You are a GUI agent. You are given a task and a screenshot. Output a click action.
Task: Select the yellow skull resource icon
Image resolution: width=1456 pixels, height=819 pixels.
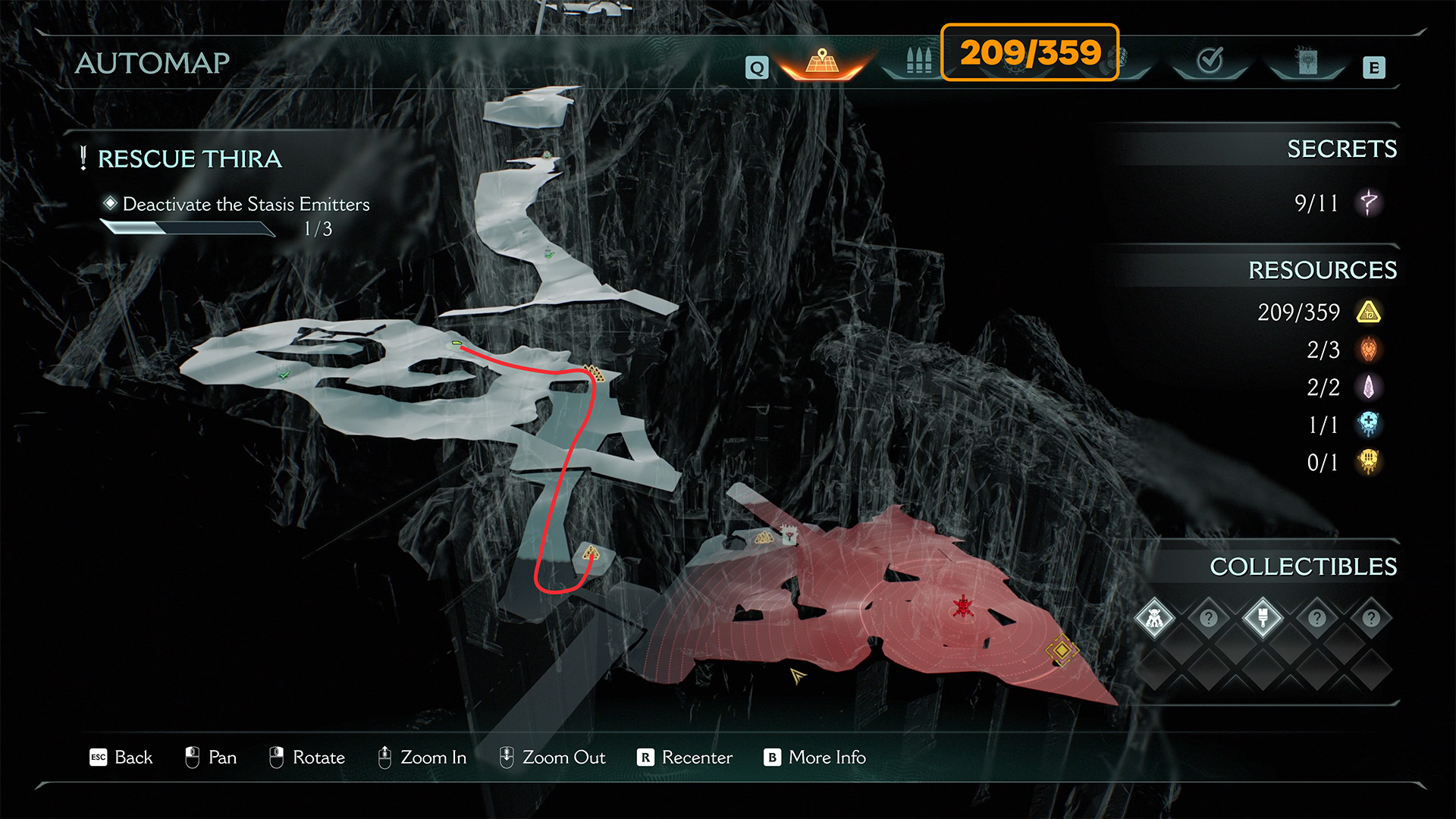[1369, 462]
